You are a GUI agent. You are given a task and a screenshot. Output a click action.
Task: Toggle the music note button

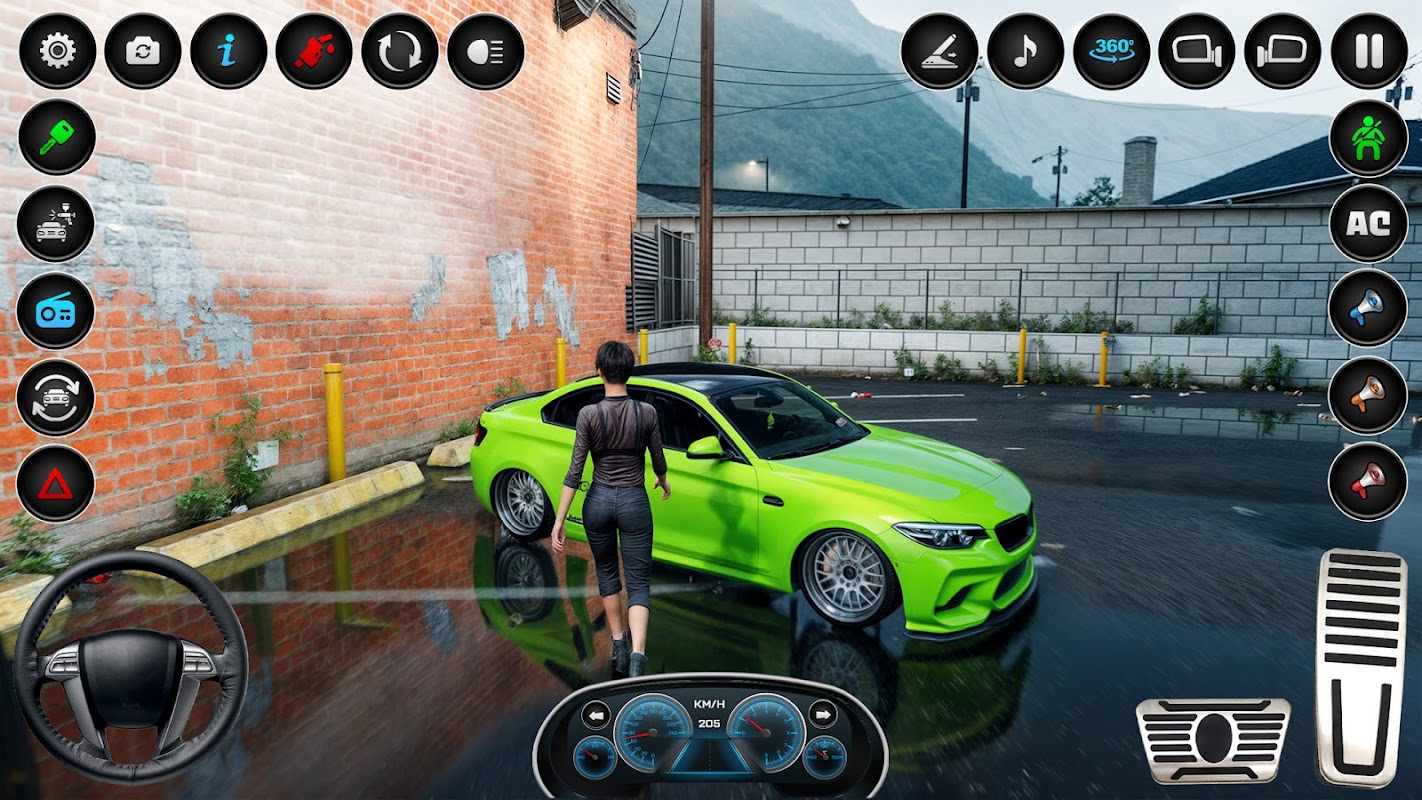tap(1025, 51)
